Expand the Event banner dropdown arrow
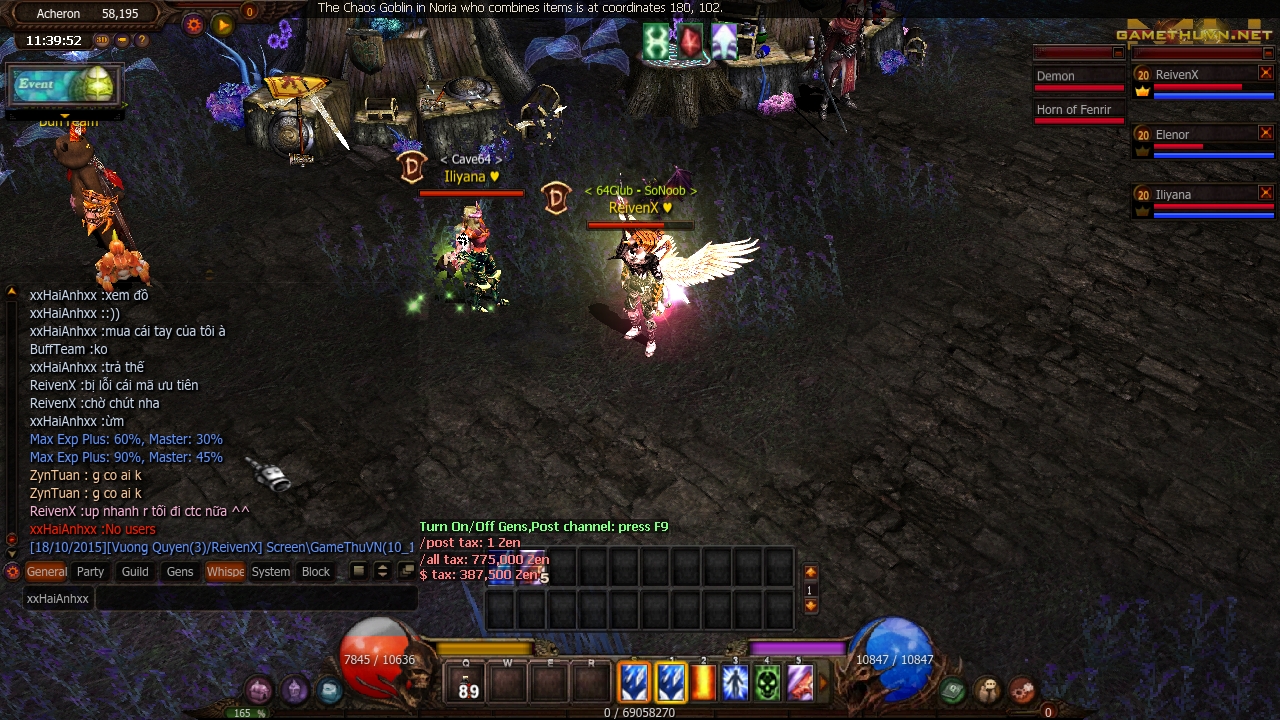1280x720 pixels. (65, 116)
